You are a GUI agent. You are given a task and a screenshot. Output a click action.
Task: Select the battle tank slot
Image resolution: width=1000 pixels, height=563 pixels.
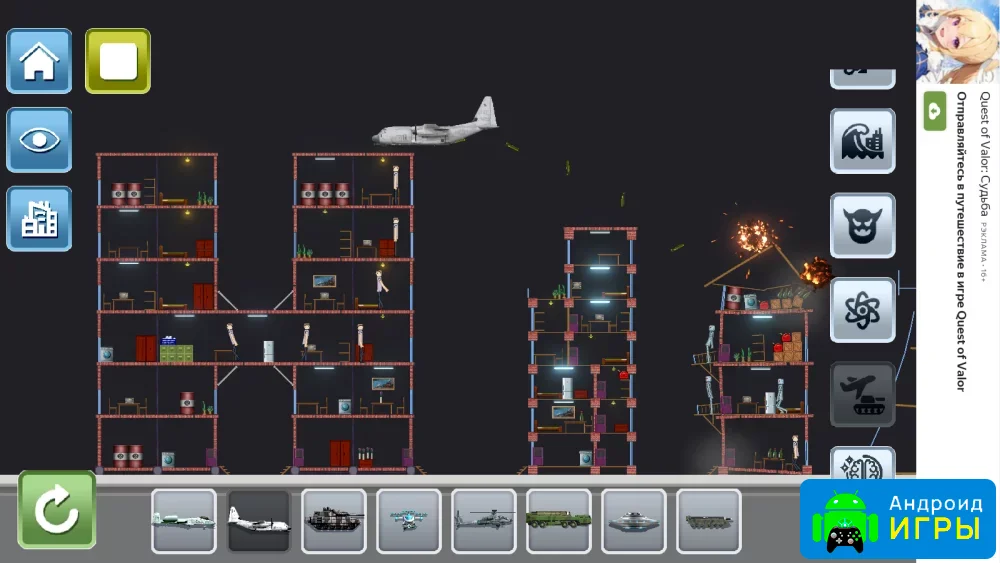334,521
